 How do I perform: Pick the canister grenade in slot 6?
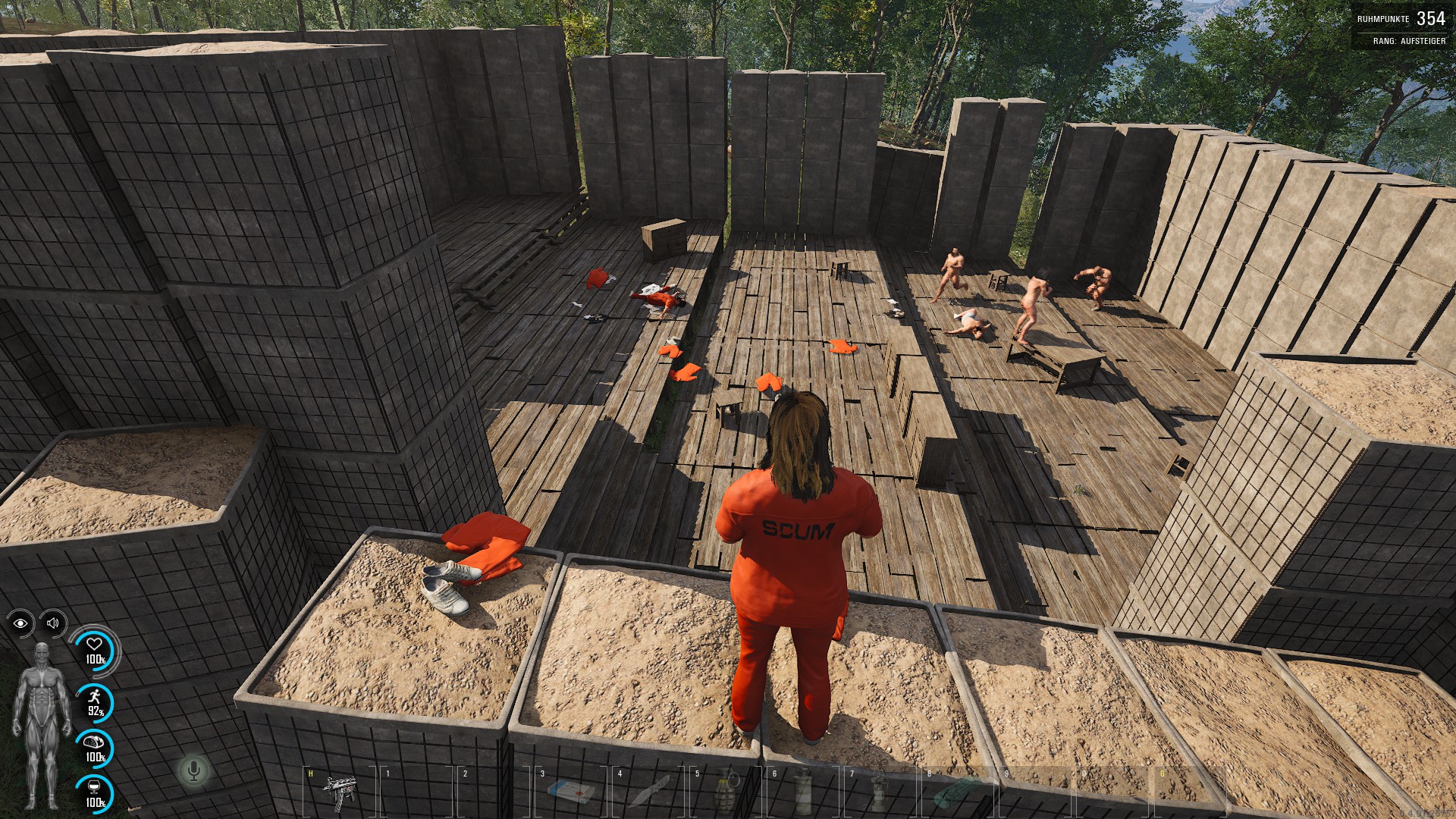tap(803, 792)
